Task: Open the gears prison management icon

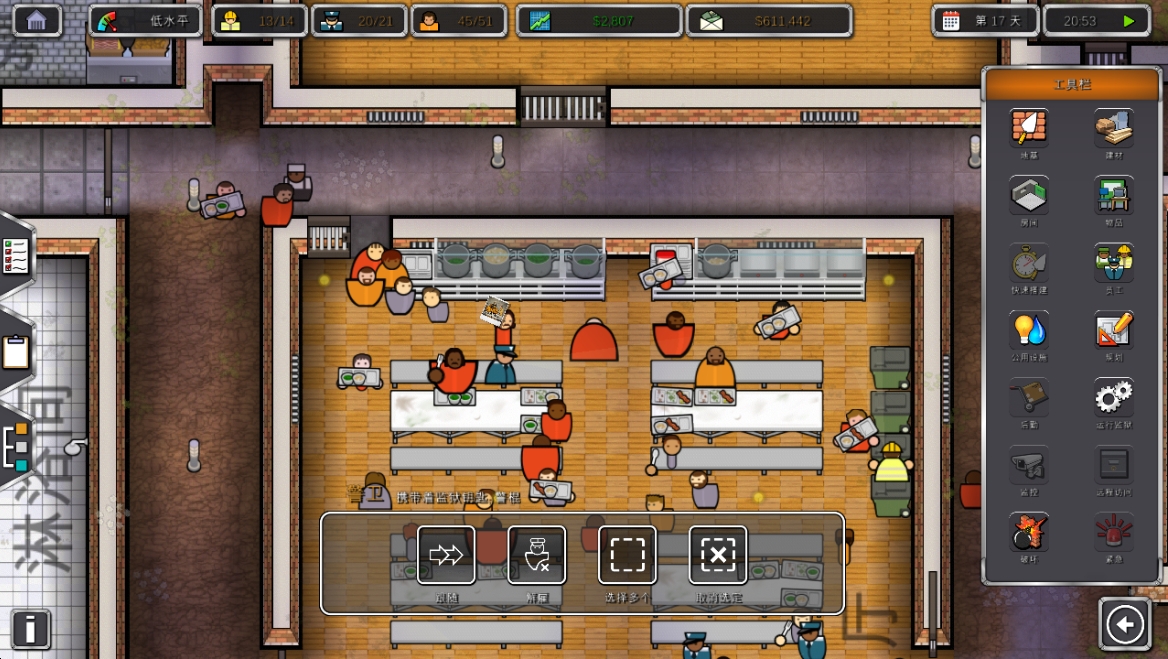Action: tap(1113, 398)
